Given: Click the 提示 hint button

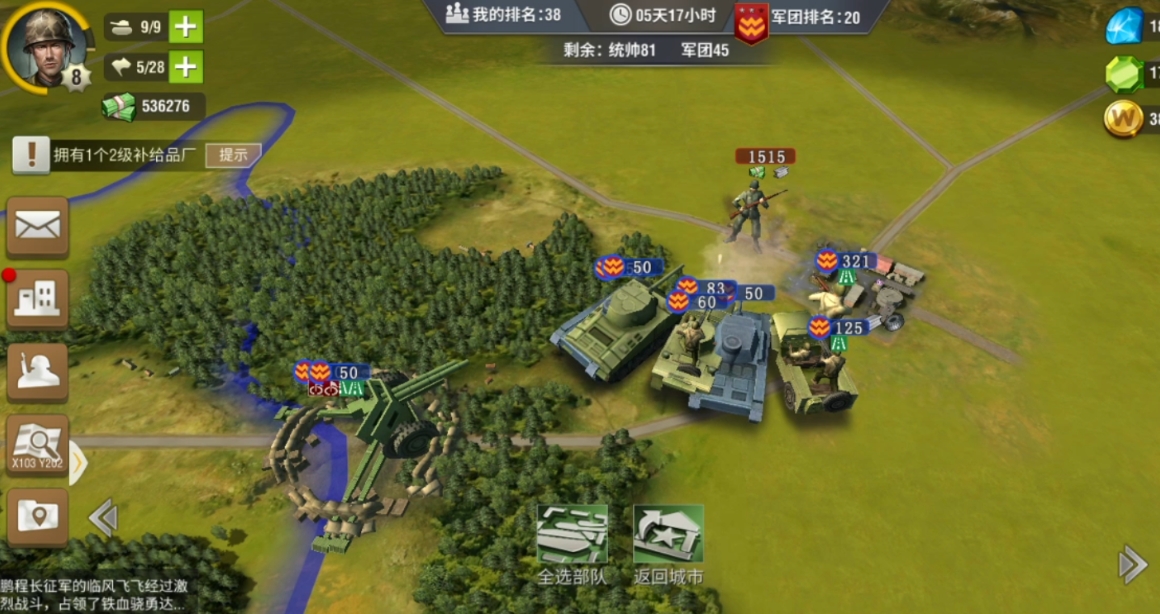Looking at the screenshot, I should click(233, 155).
